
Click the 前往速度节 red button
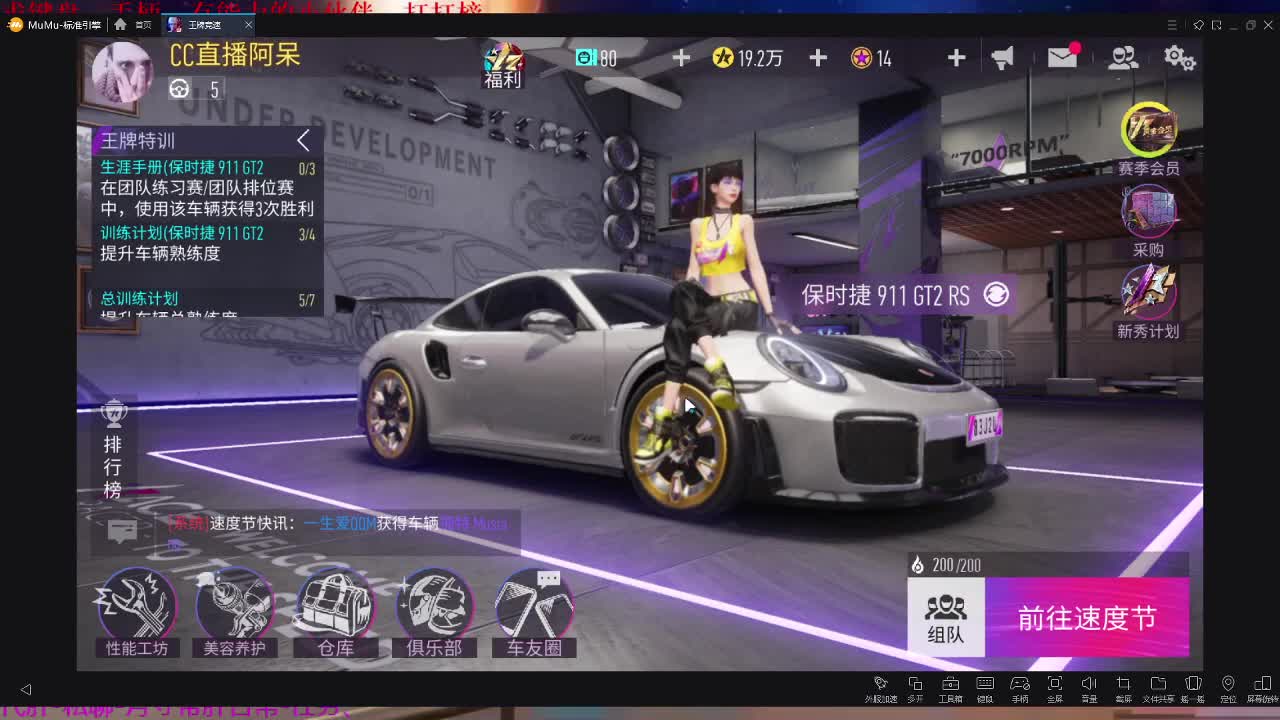(1090, 618)
